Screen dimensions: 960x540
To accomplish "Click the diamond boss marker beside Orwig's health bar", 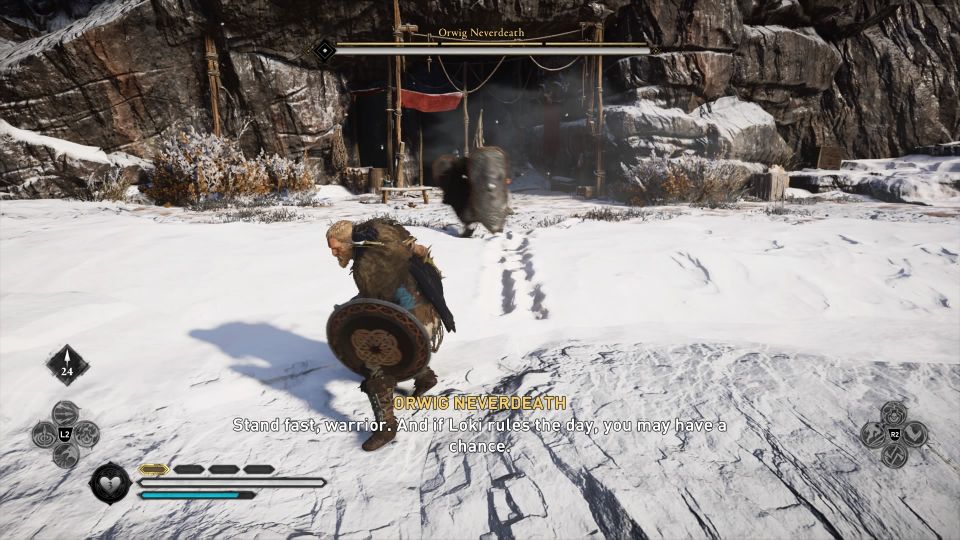I will pos(324,49).
